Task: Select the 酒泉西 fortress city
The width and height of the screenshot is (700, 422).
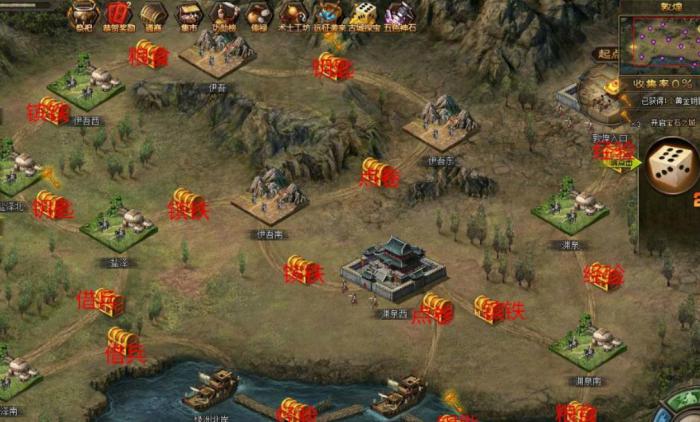Action: point(392,265)
